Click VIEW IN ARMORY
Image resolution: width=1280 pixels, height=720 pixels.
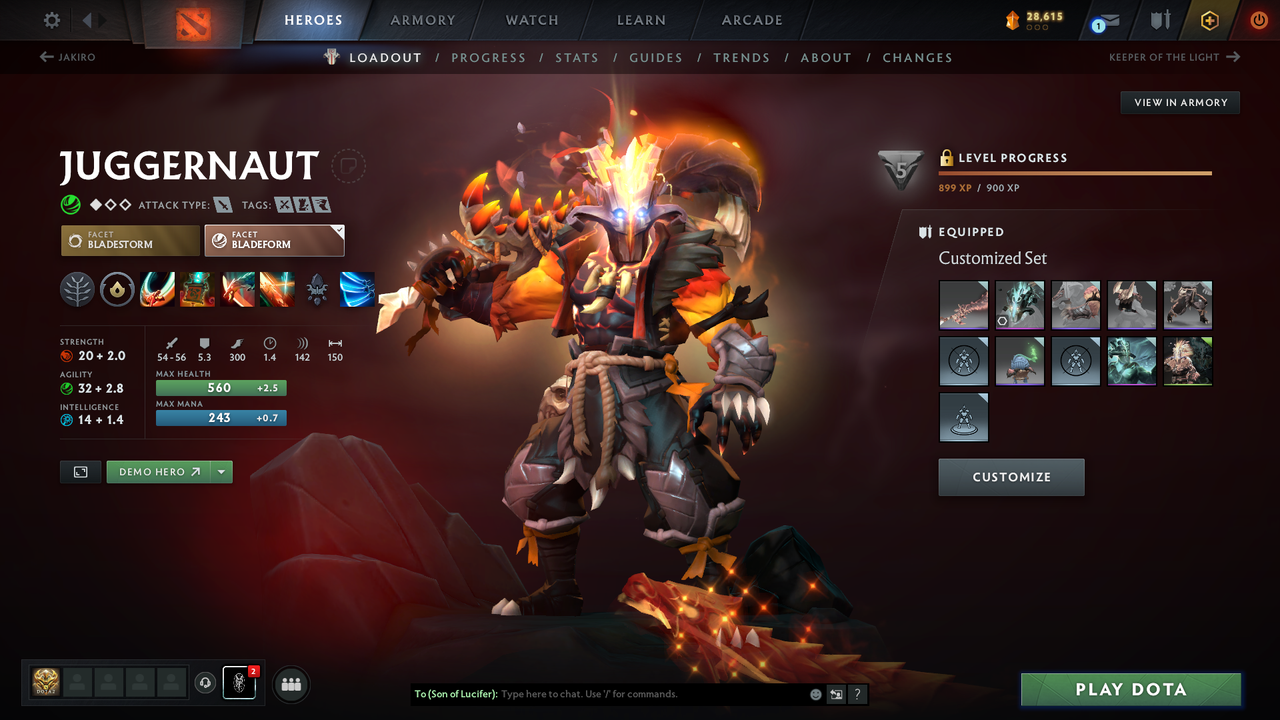point(1179,102)
